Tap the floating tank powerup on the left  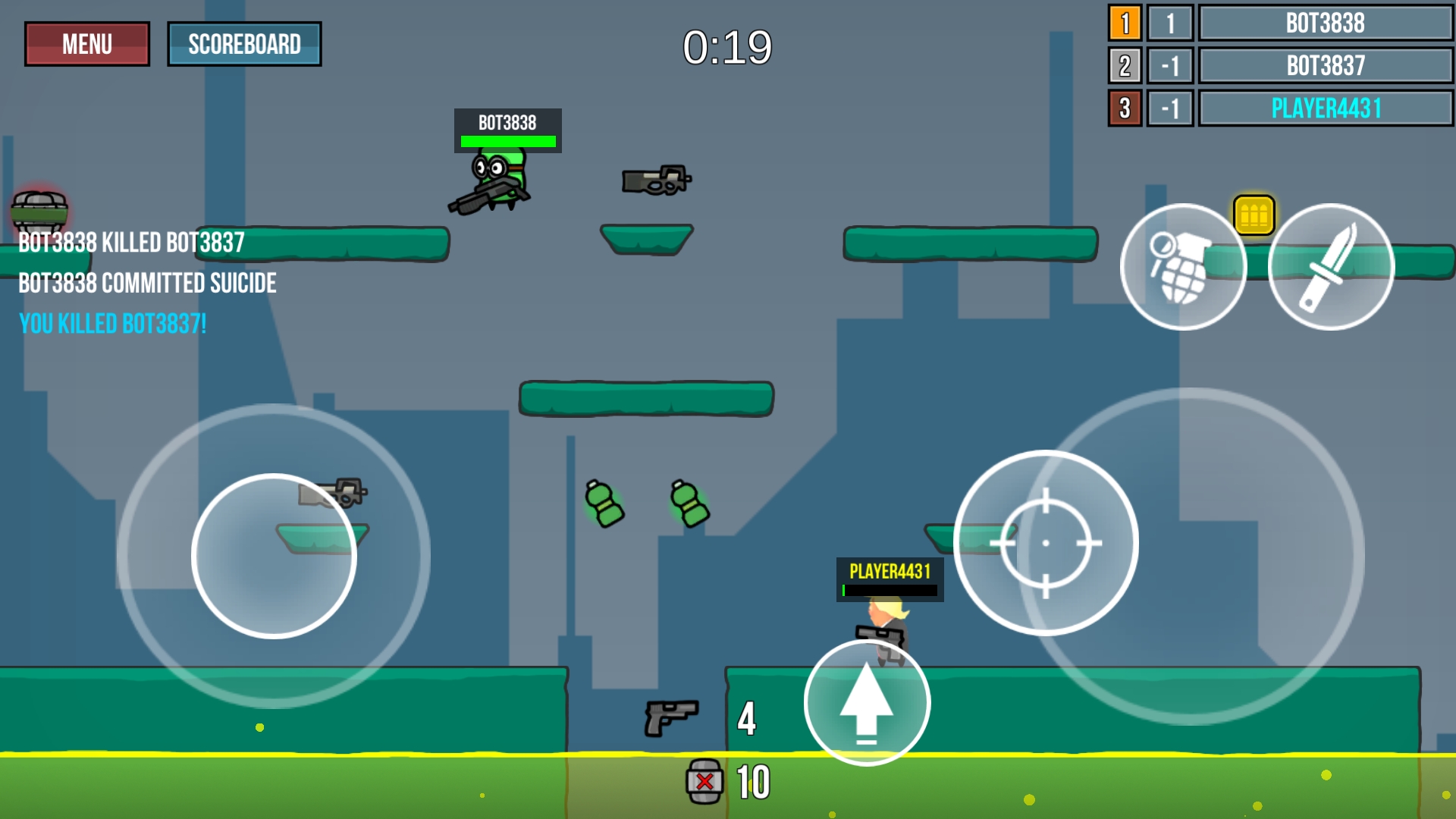(x=39, y=209)
